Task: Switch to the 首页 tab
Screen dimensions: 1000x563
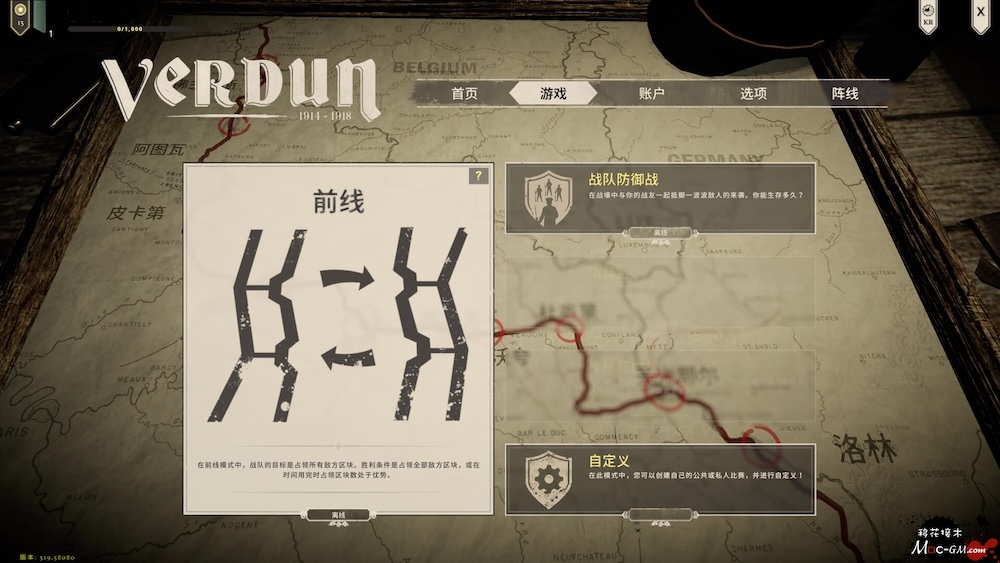Action: tap(464, 93)
